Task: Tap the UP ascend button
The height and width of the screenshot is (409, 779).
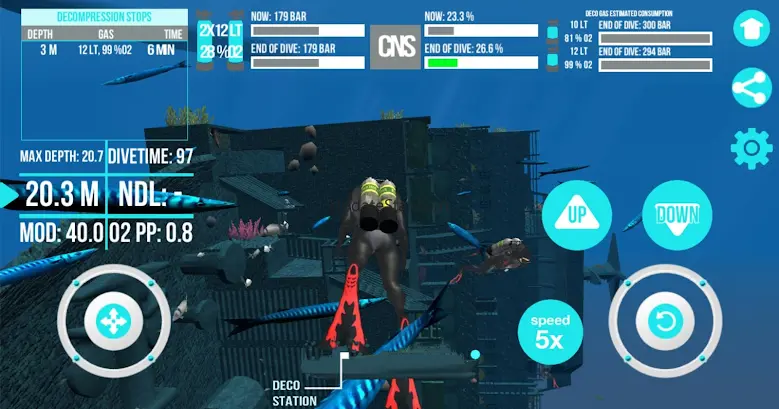Action: pyautogui.click(x=577, y=216)
